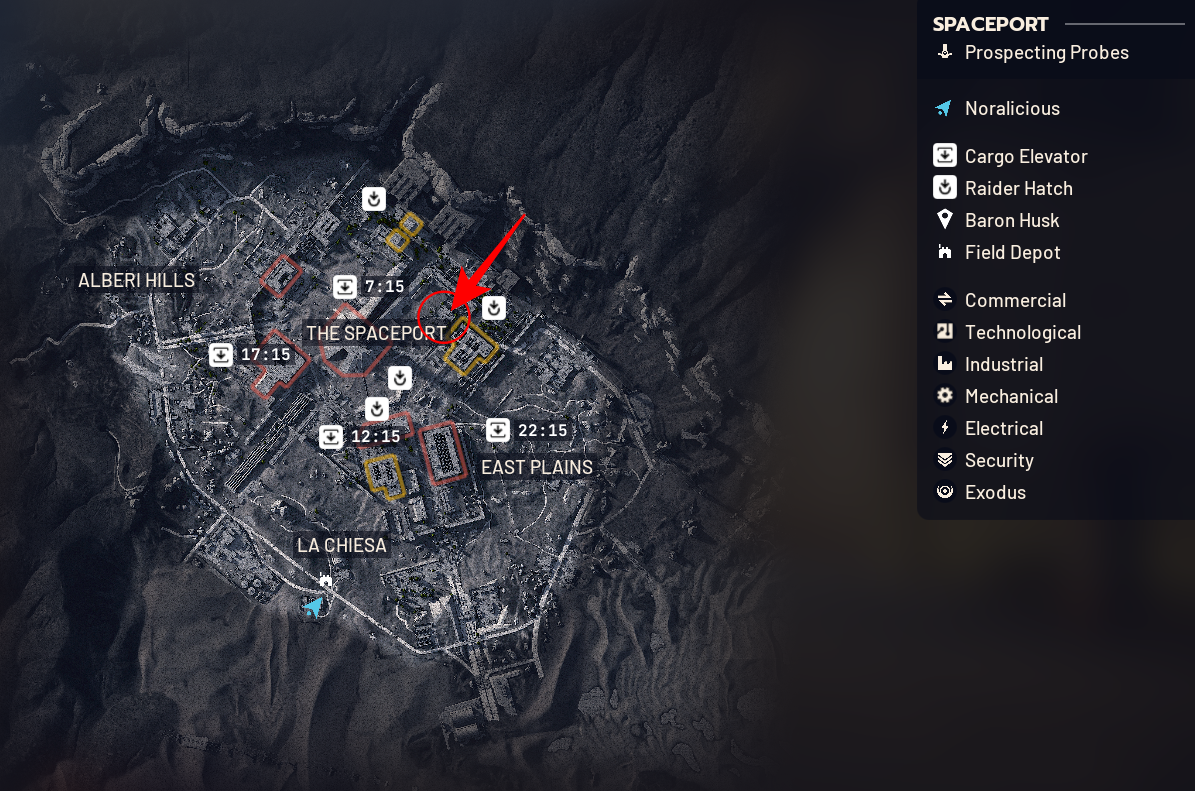Viewport: 1195px width, 791px height.
Task: Toggle the Field Depot legend filter
Action: [1012, 252]
